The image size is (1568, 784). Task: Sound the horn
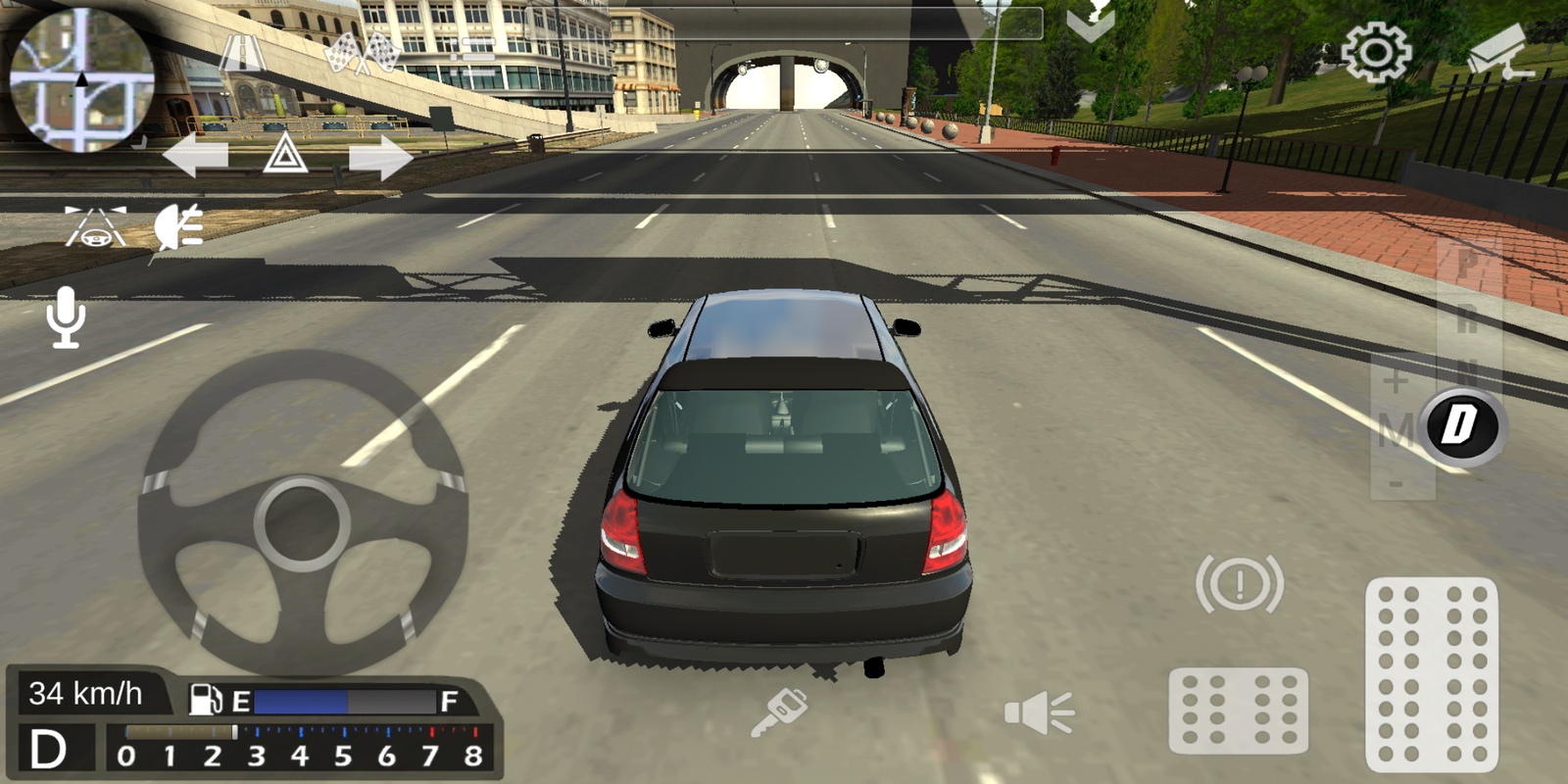(1039, 712)
